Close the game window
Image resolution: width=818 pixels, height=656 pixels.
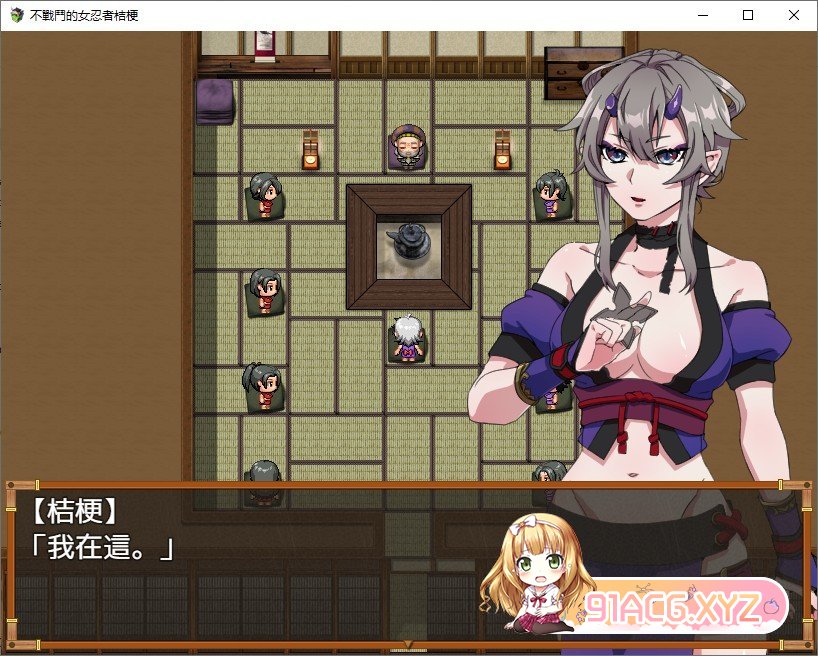[794, 15]
